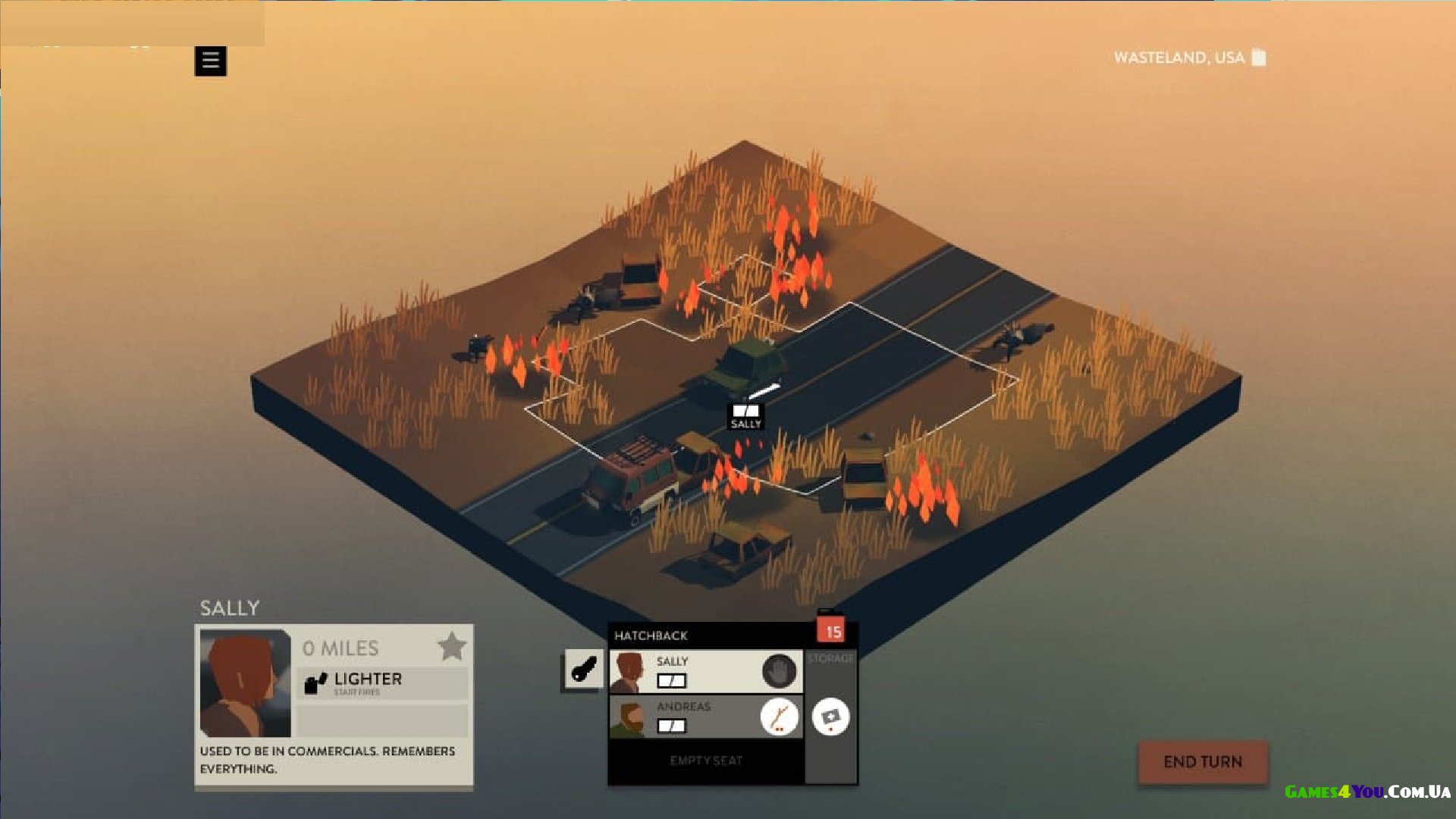1456x819 pixels.
Task: Select Andreas's stick item
Action: click(x=779, y=716)
